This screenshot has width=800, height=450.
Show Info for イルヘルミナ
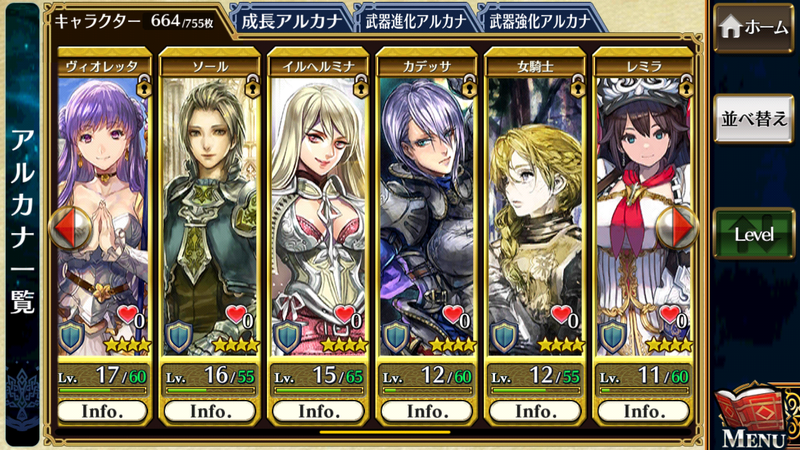click(x=318, y=411)
